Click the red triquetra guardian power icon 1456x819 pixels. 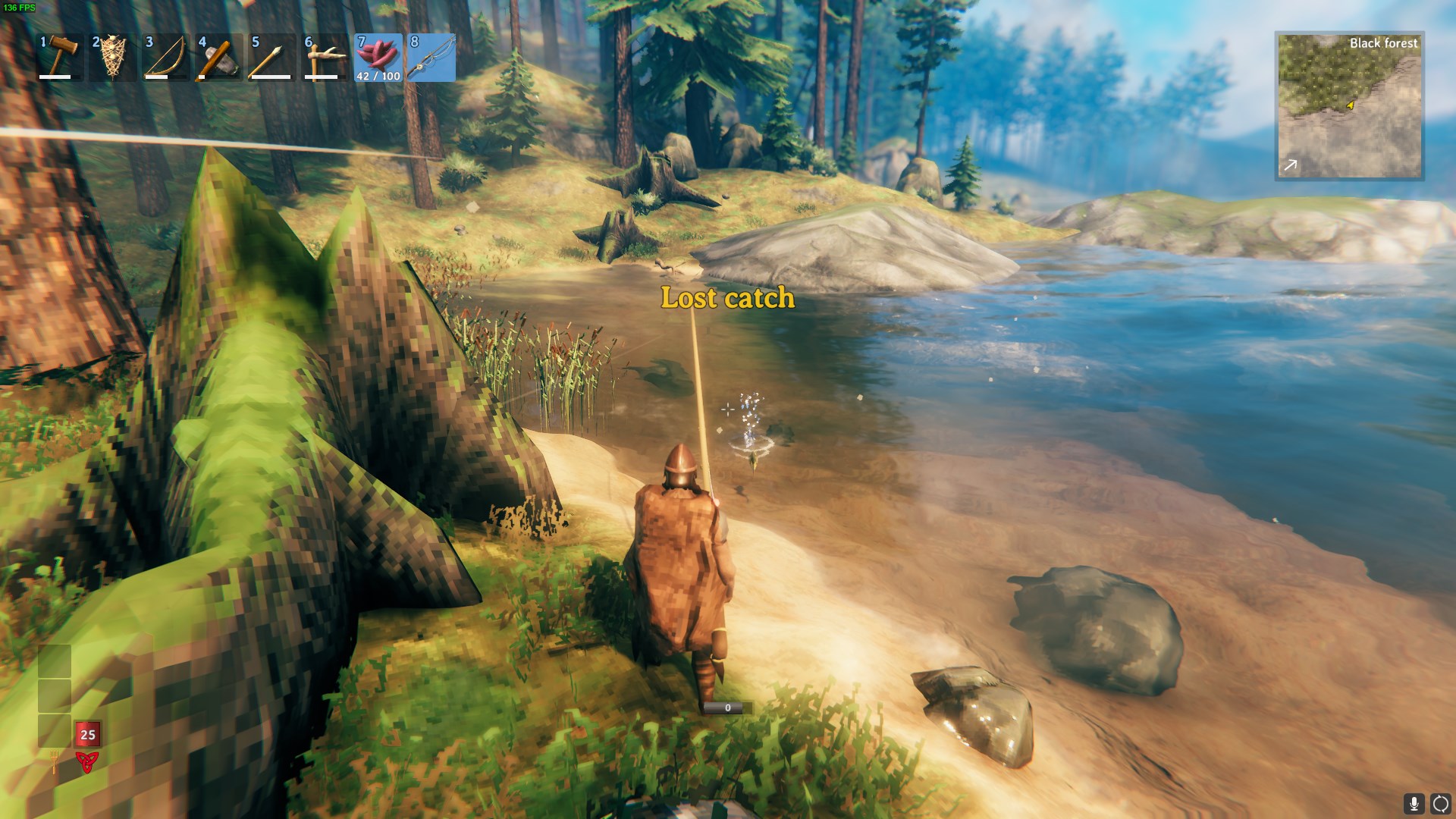(x=87, y=762)
